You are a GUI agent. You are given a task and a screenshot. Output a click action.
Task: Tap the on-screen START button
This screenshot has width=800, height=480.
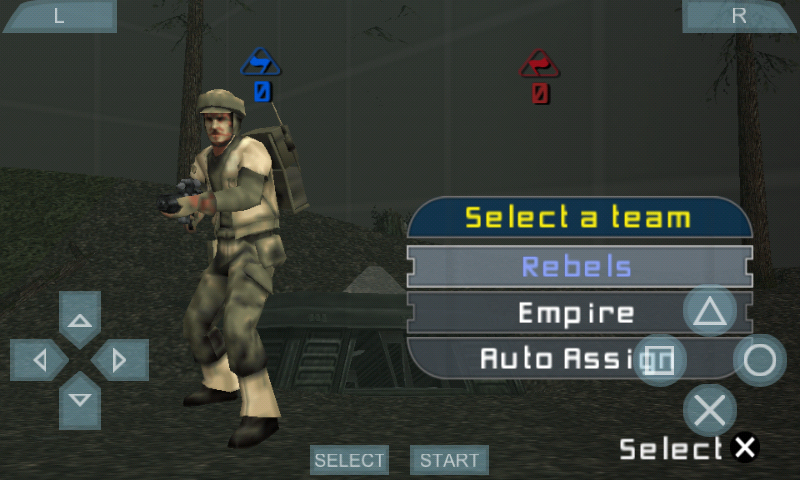[449, 460]
